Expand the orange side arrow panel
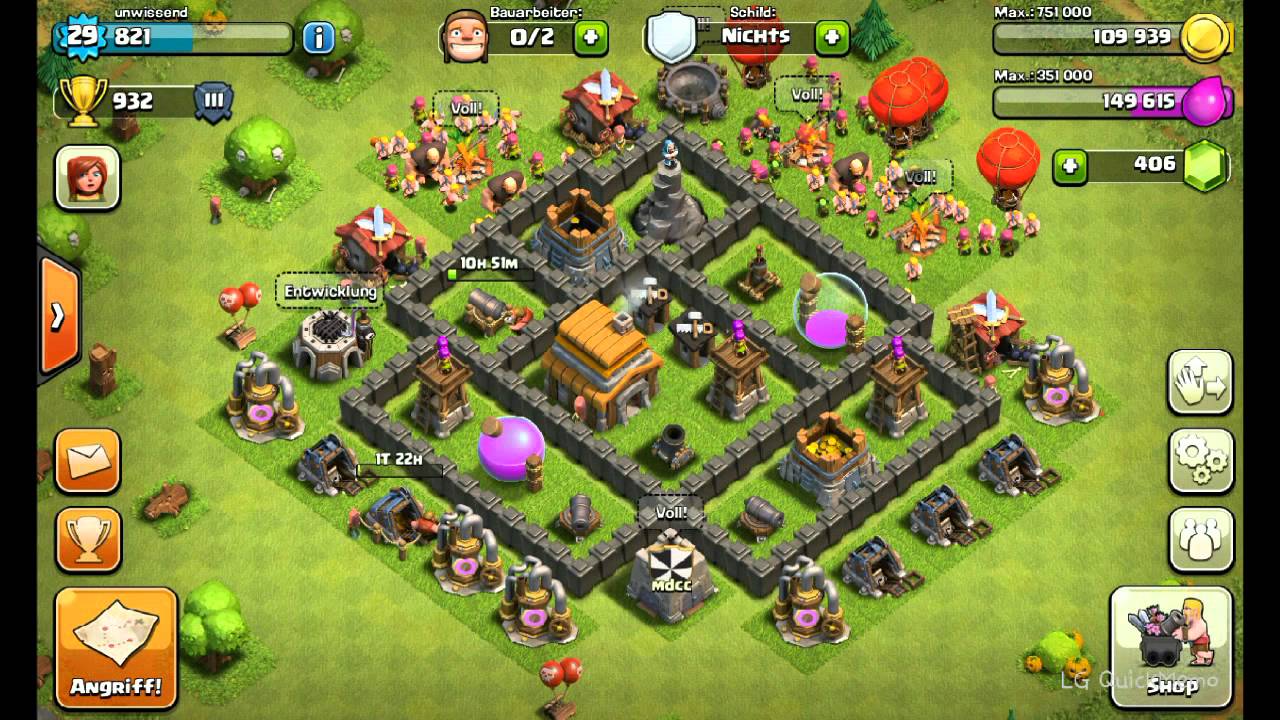This screenshot has width=1280, height=720. coord(58,316)
